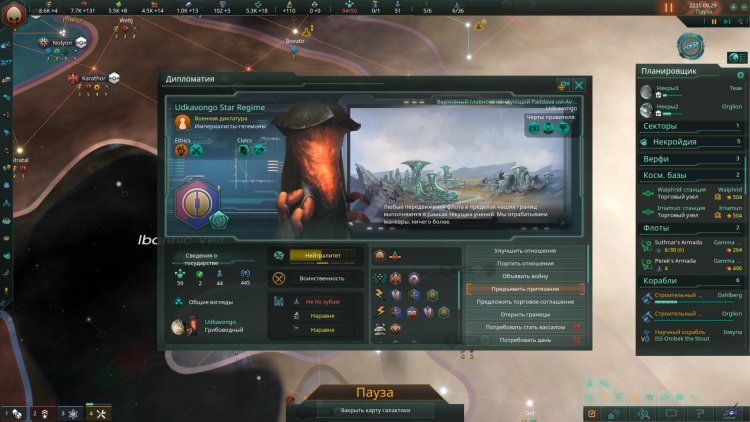This screenshot has height=422, width=750.
Task: Close the Diplomacy window
Action: pyautogui.click(x=579, y=86)
